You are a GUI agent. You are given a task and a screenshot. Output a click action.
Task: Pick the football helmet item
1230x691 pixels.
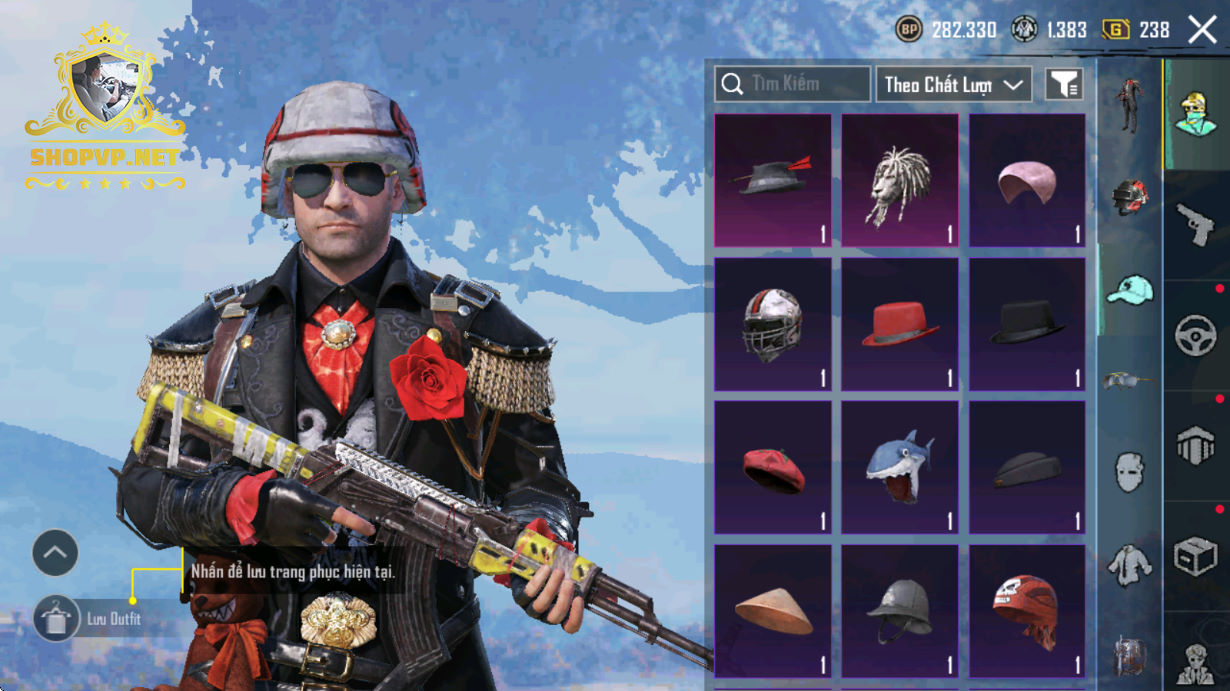pos(772,324)
